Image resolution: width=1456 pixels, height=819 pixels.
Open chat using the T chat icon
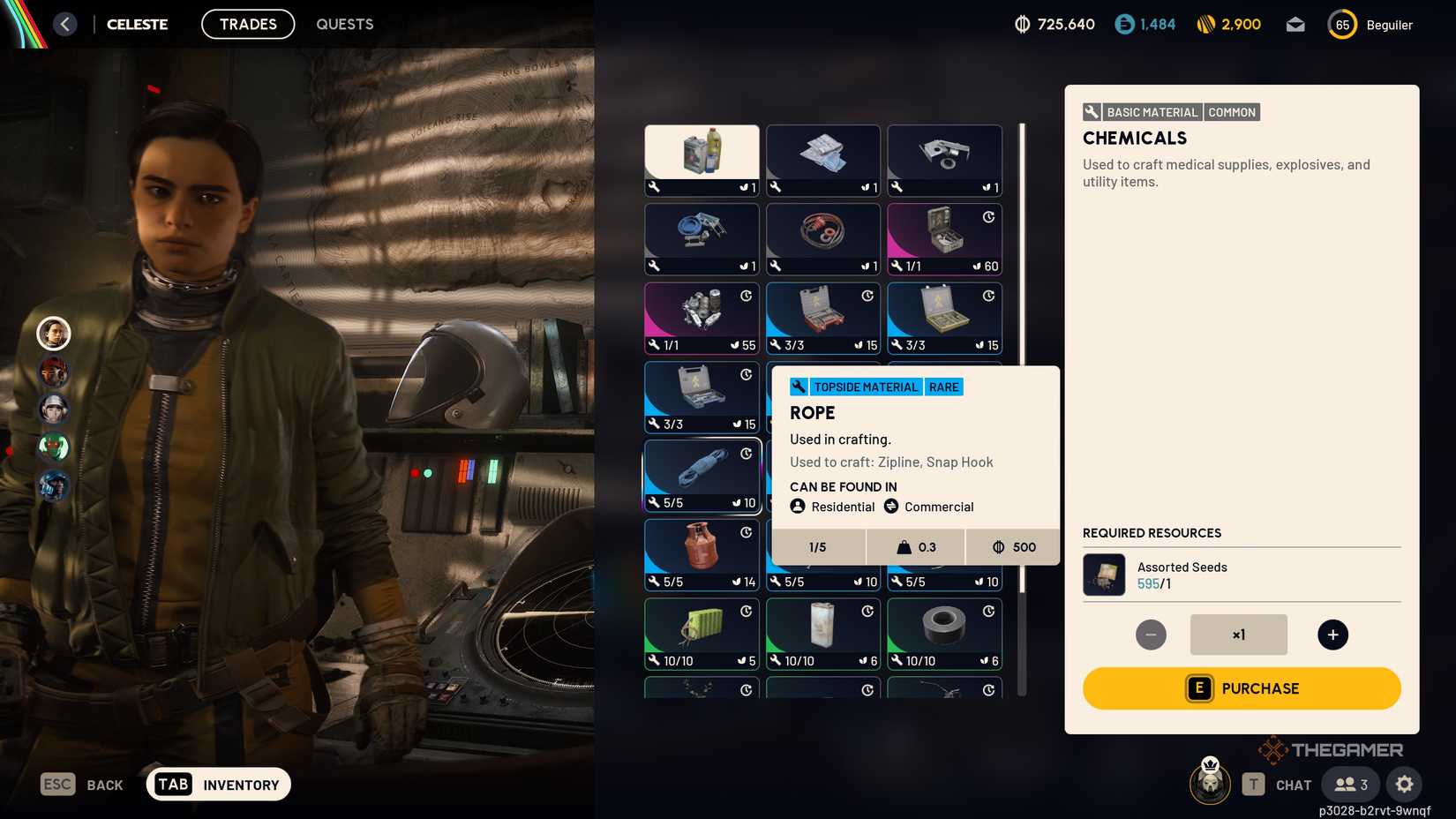pos(1253,784)
